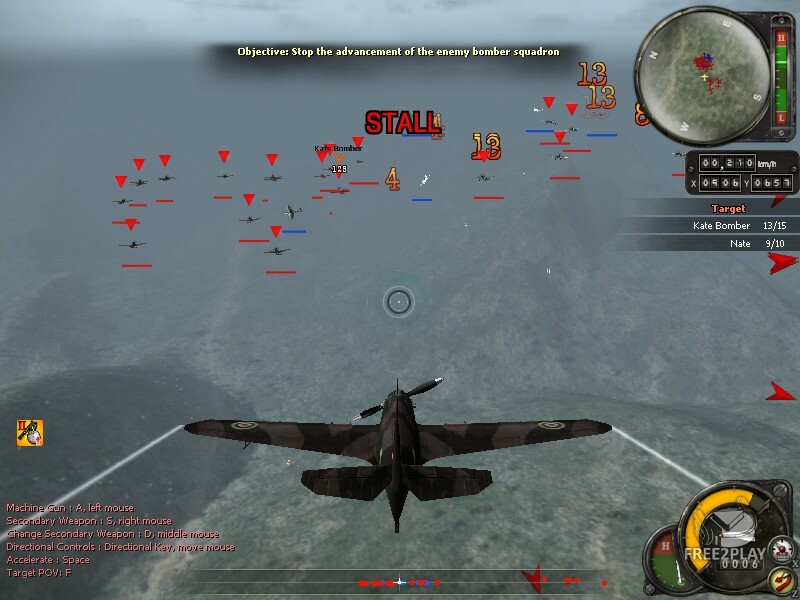Viewport: 800px width, 600px height.
Task: Activate the red U-turn arrow icon
Action: [x=782, y=580]
